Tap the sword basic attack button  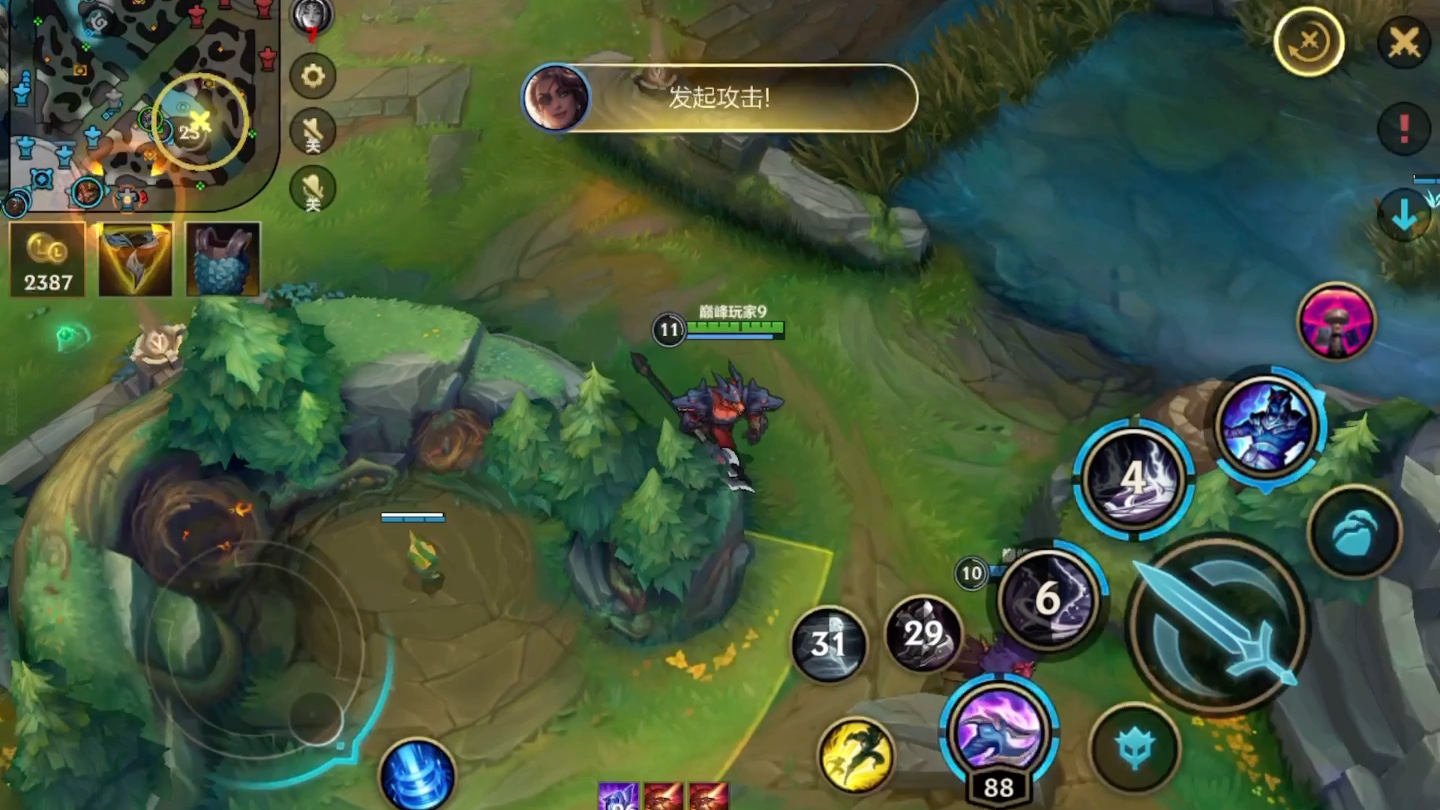click(1217, 624)
